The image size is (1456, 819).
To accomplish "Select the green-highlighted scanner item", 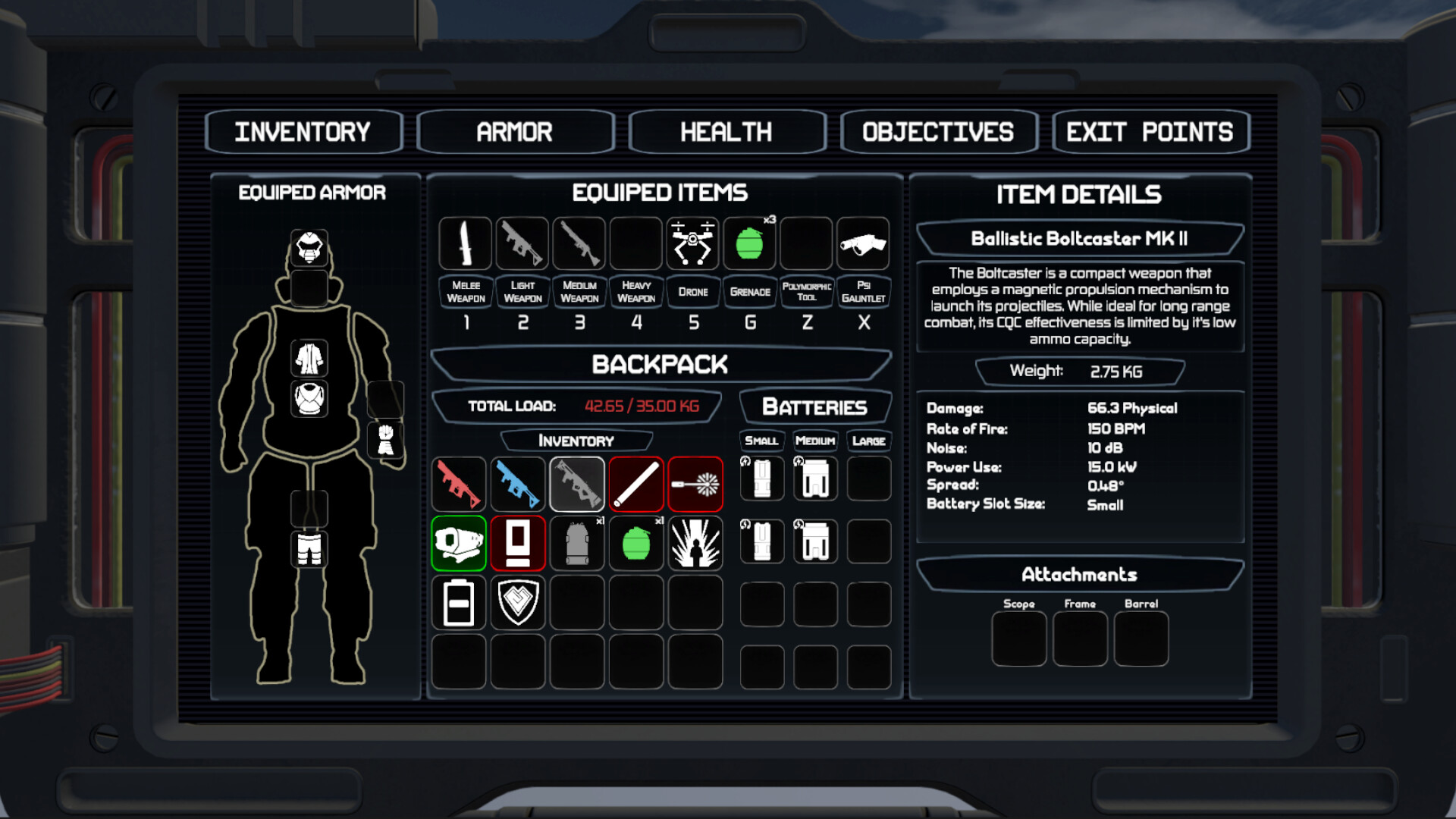I will click(458, 543).
